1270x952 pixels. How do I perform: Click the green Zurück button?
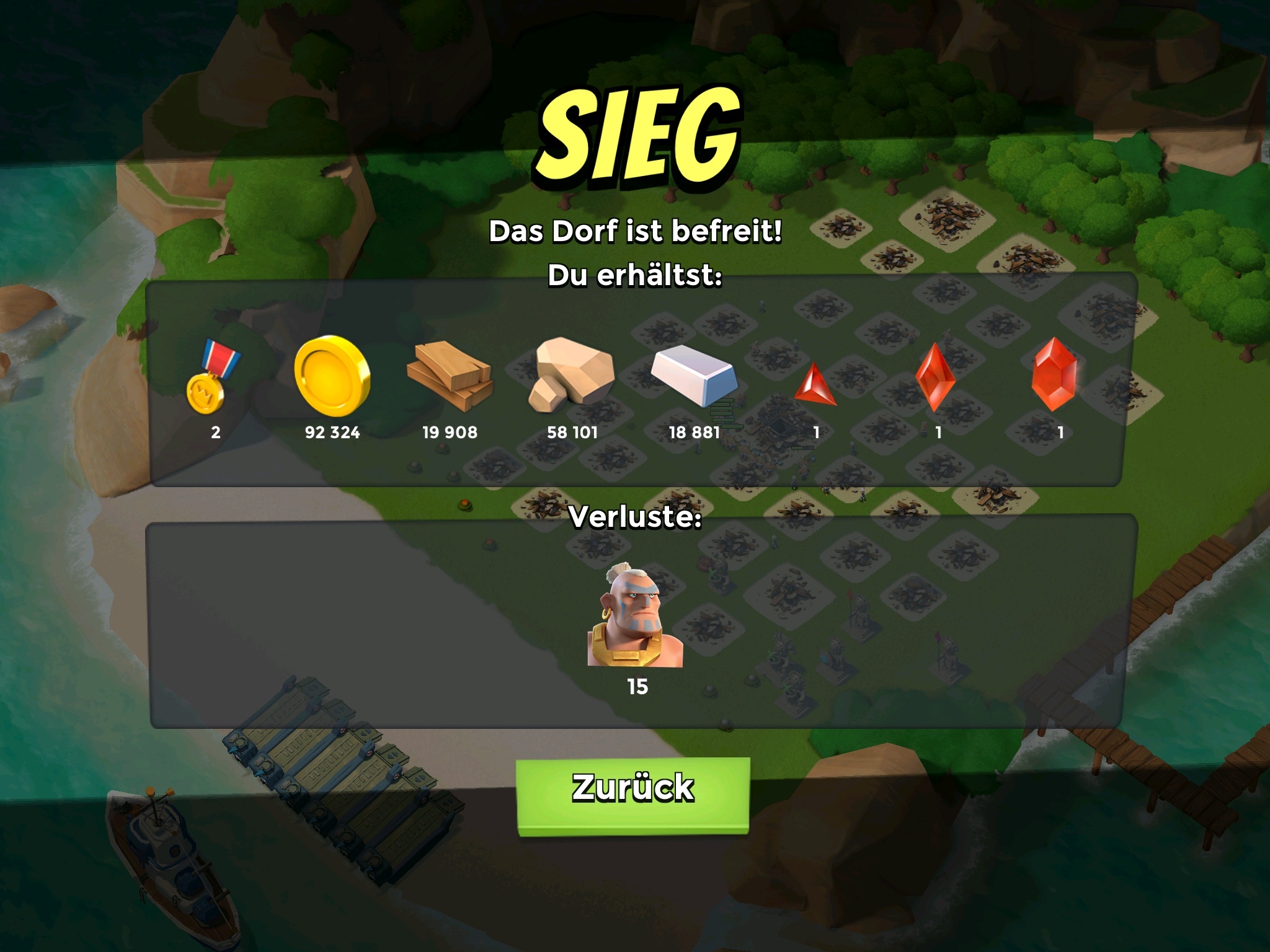633,794
